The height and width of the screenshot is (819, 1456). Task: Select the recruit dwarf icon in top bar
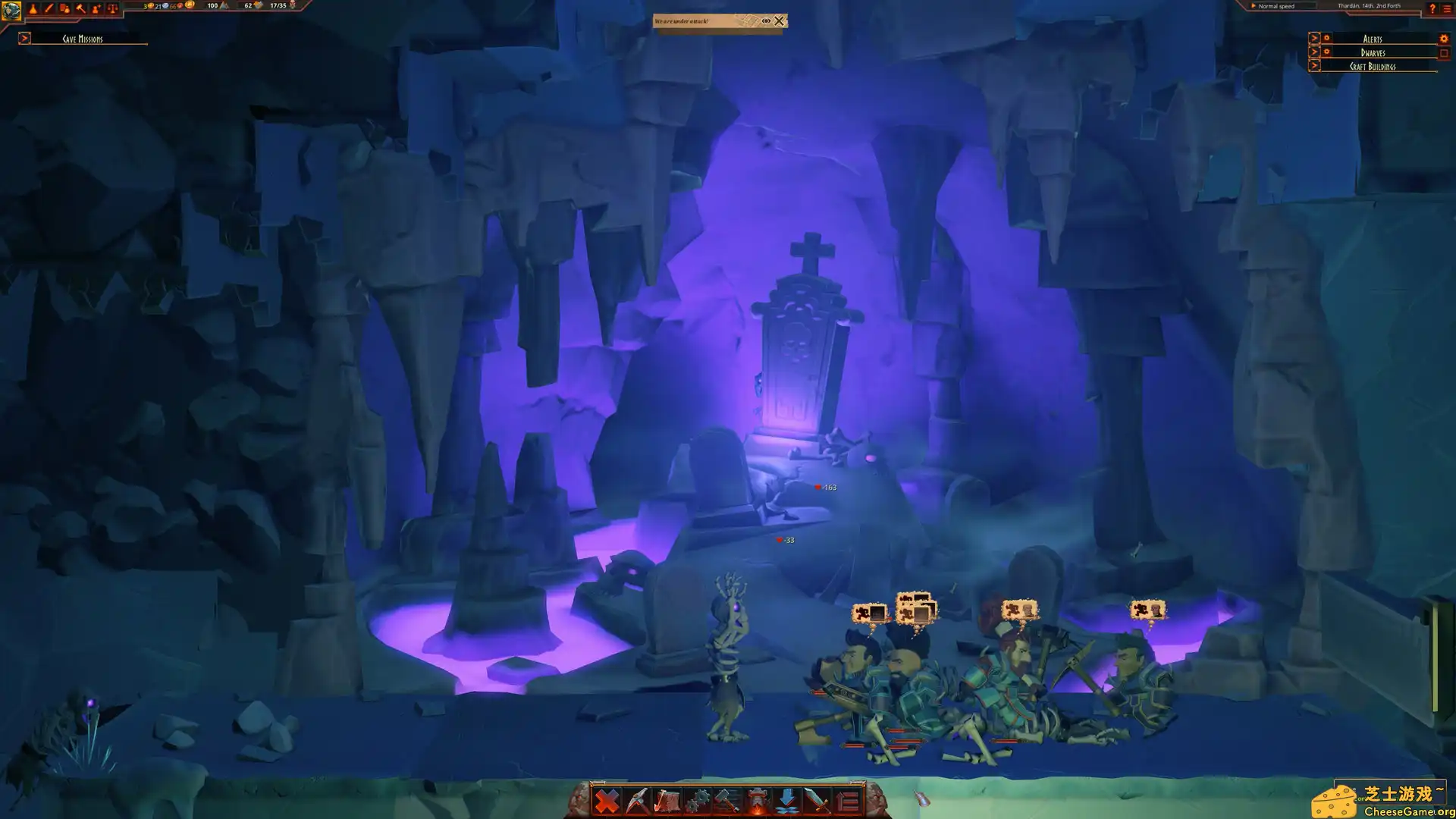96,7
